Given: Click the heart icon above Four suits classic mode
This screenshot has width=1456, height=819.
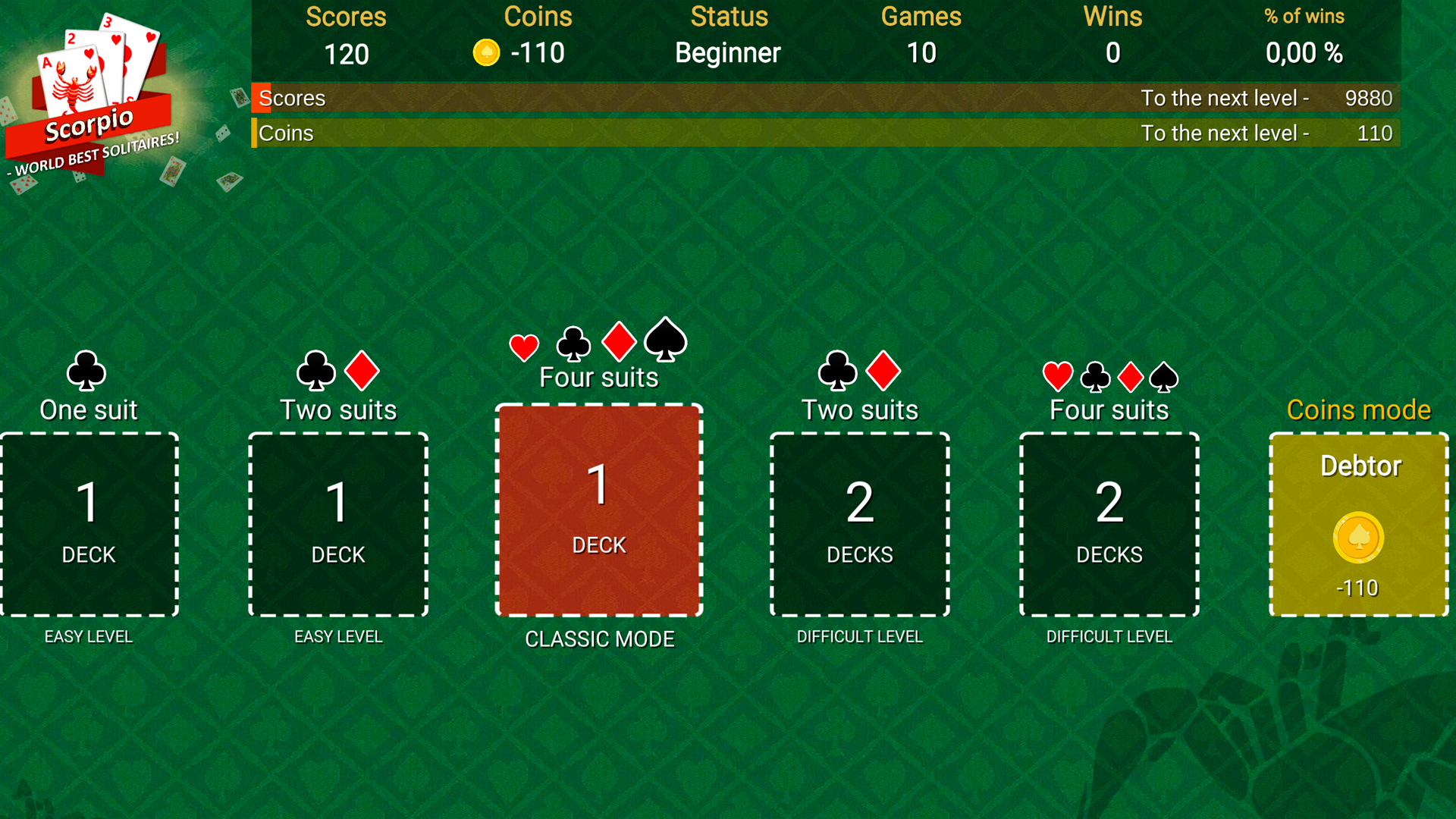Looking at the screenshot, I should click(x=523, y=346).
